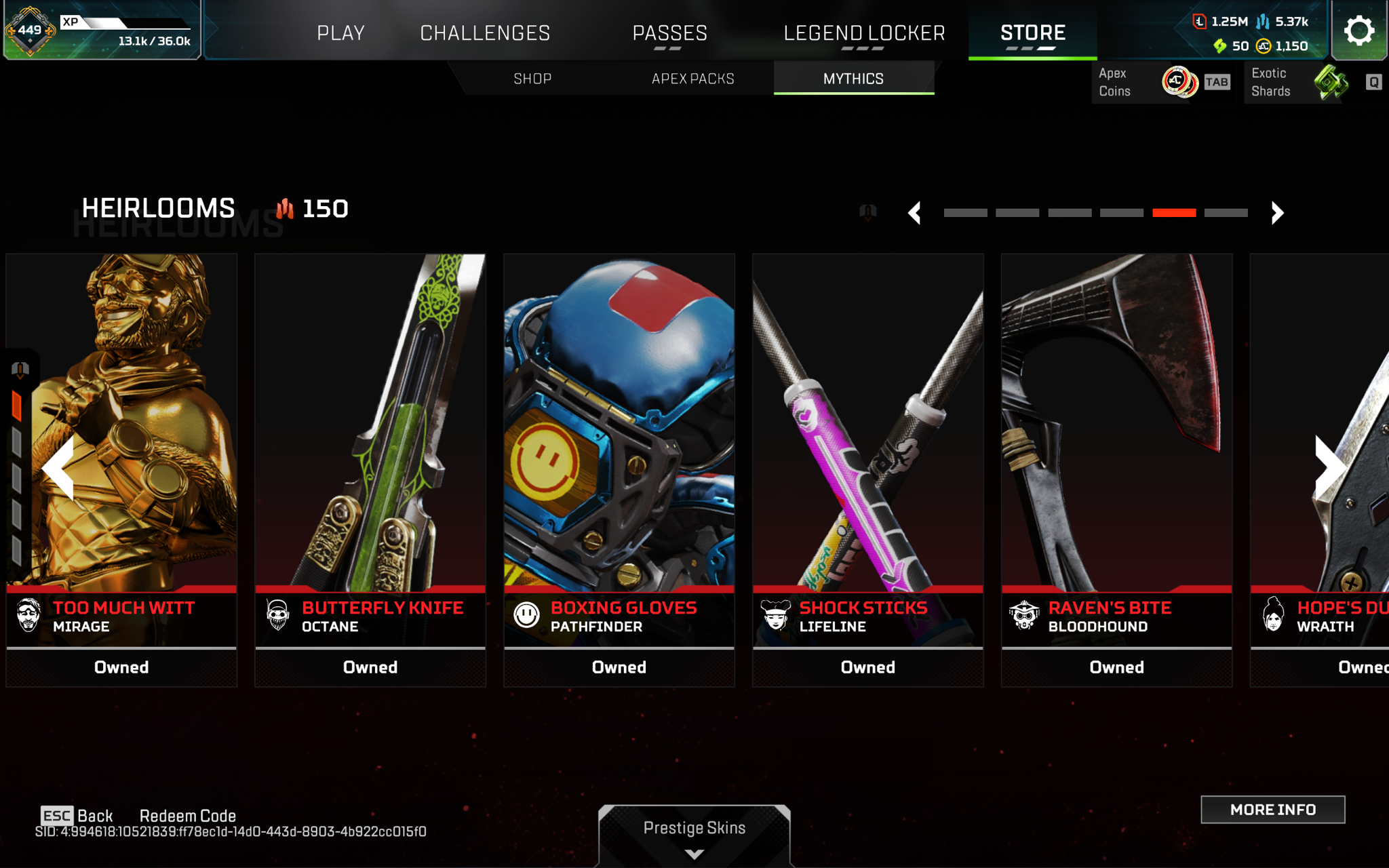The height and width of the screenshot is (868, 1389).
Task: Switch to the Challenges tab
Action: [485, 33]
